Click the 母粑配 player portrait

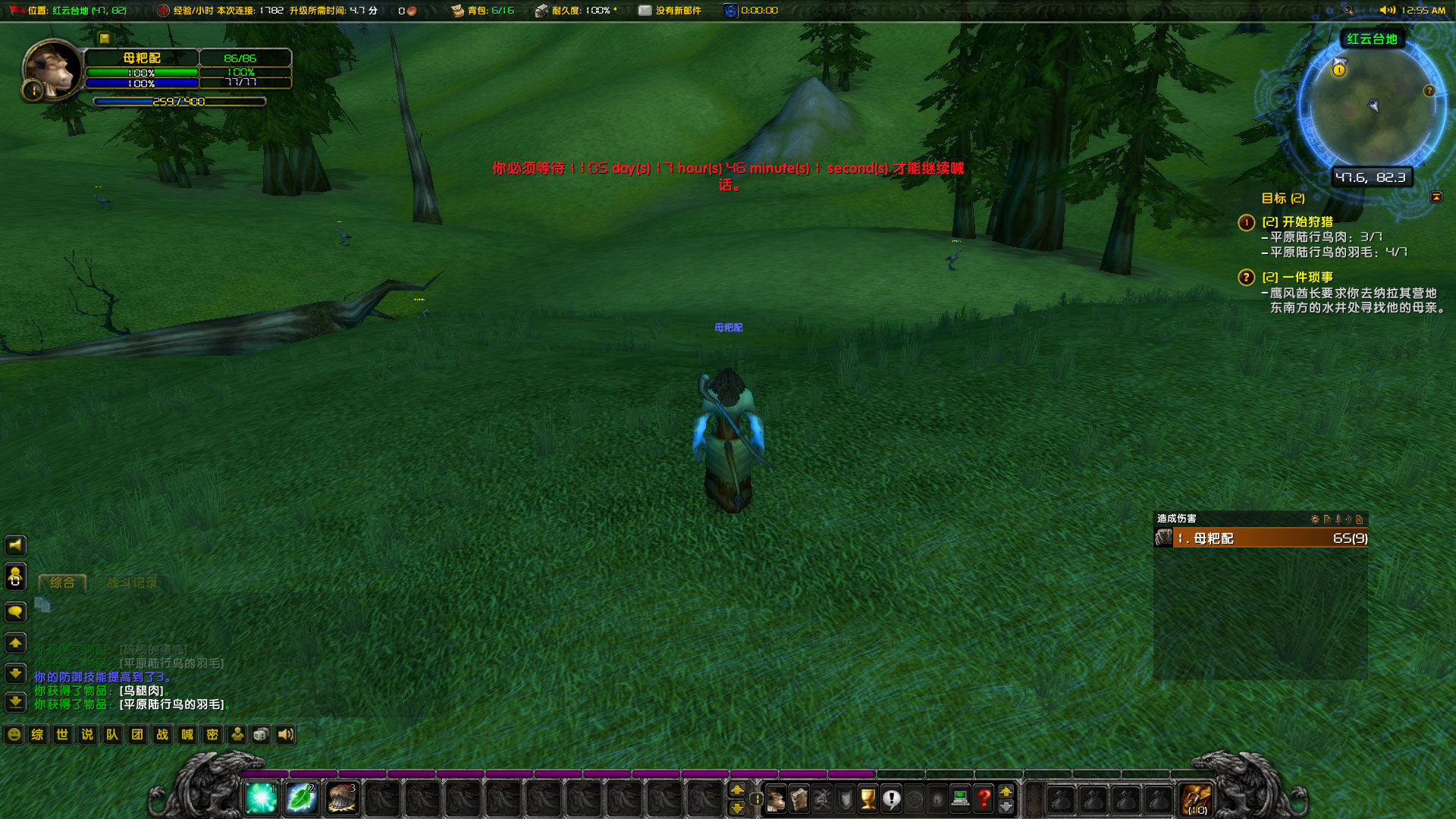click(52, 70)
